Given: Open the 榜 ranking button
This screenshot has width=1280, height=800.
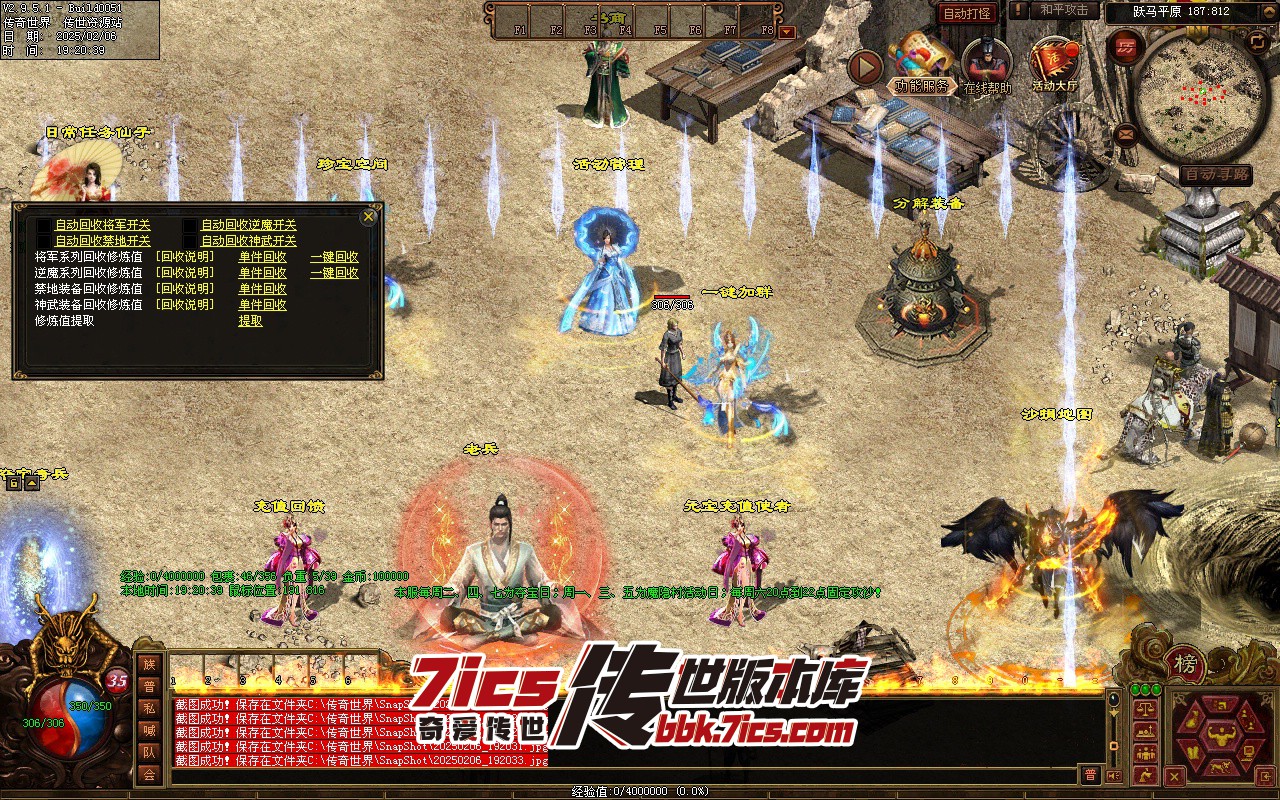Looking at the screenshot, I should coord(1185,665).
